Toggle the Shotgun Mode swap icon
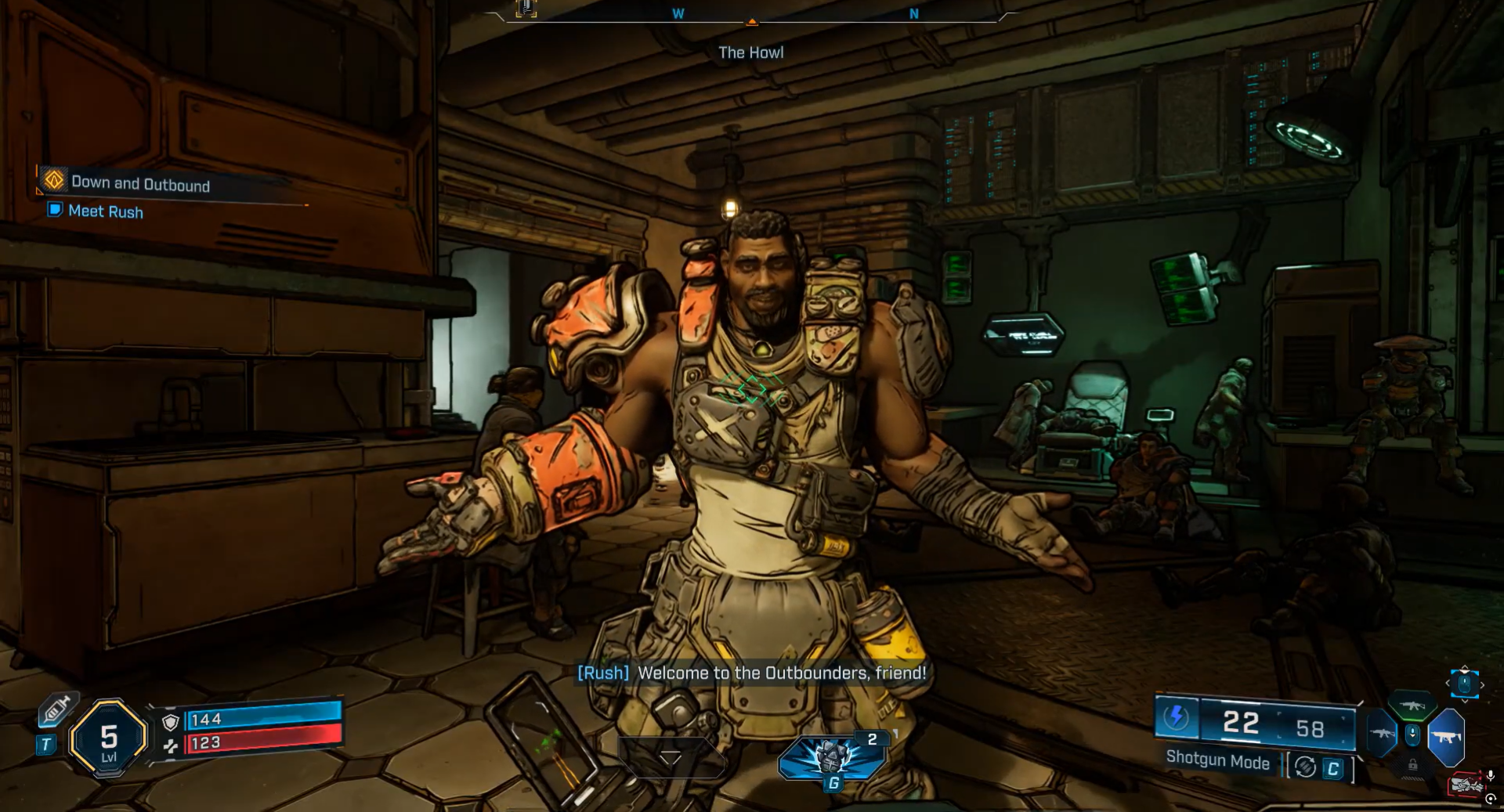 1305,767
